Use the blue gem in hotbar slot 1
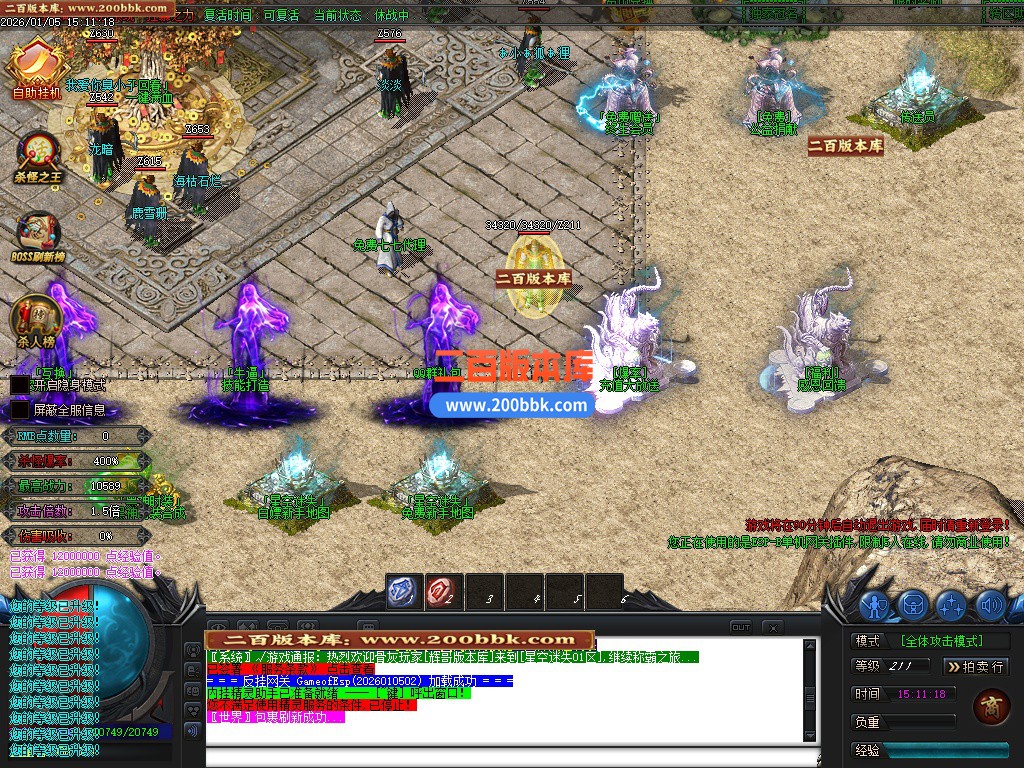 click(x=404, y=591)
